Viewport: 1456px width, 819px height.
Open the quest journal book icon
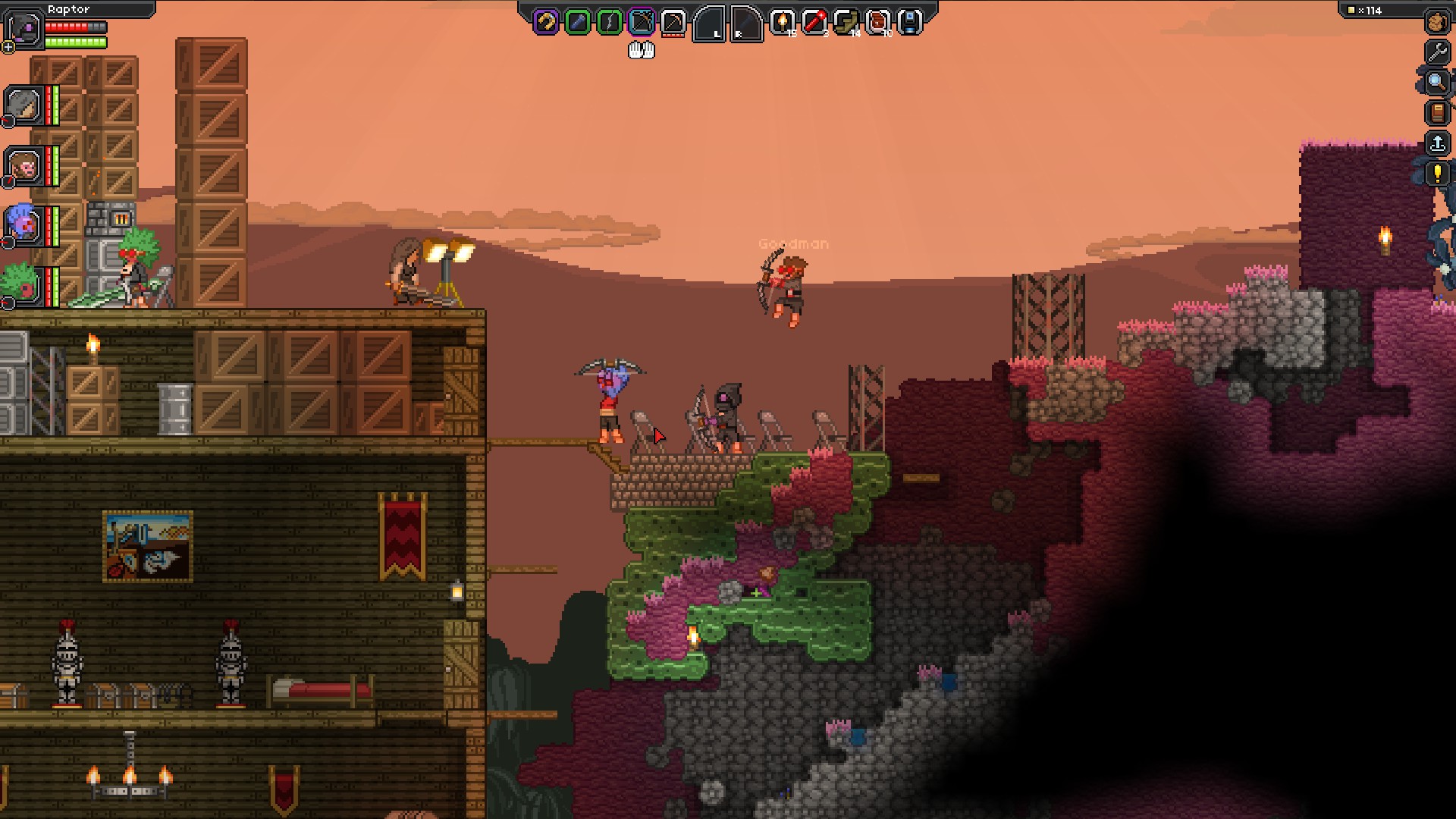click(1438, 114)
